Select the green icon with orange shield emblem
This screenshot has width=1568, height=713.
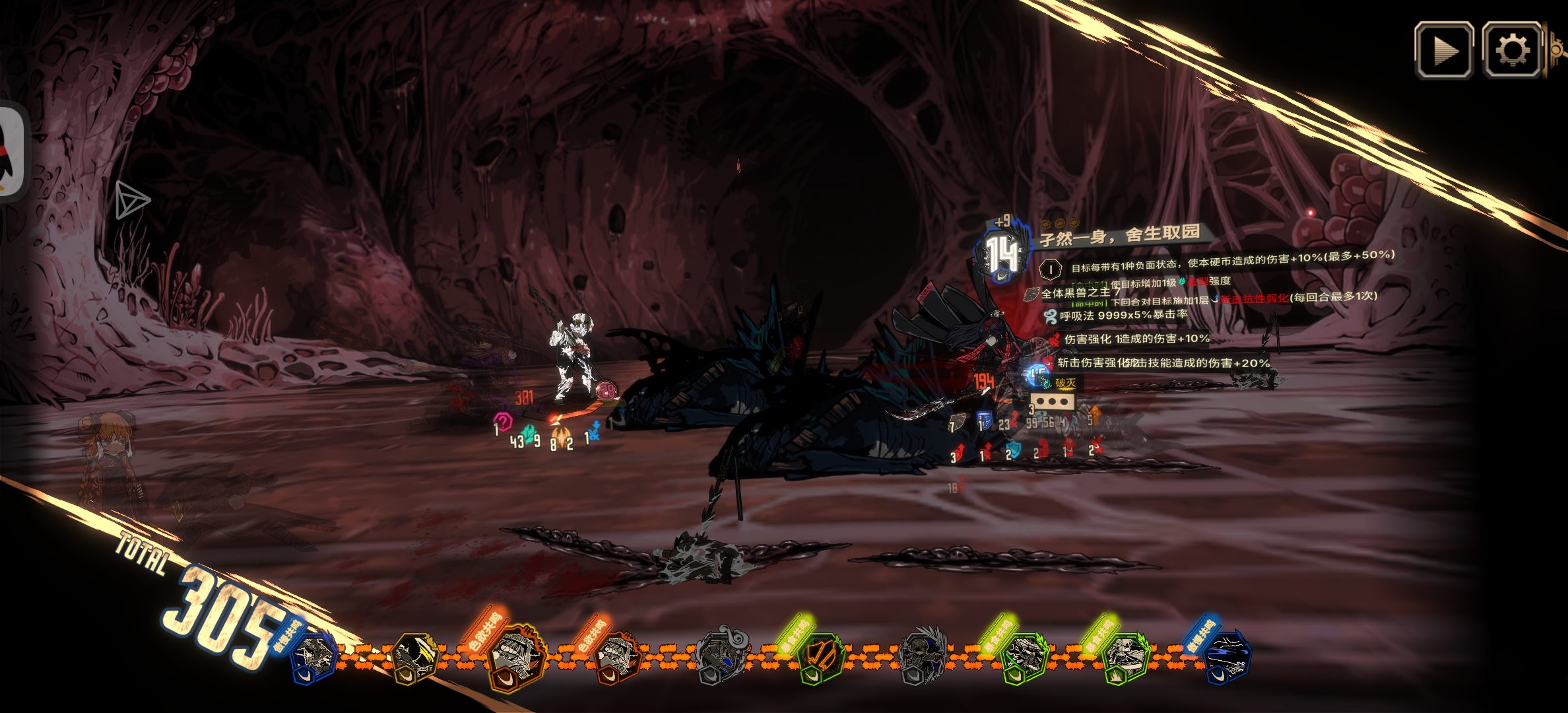820,658
